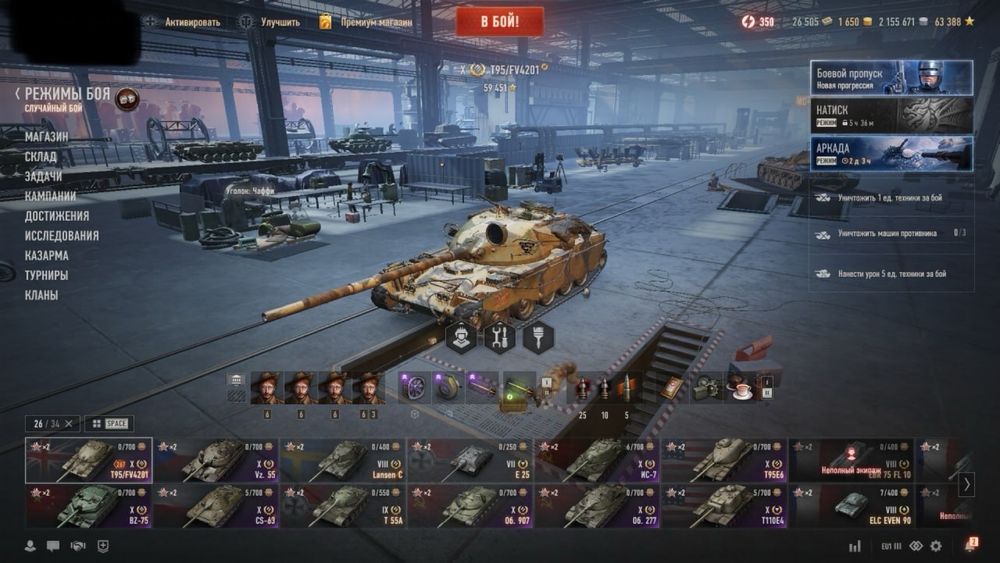Image resolution: width=1000 pixels, height=563 pixels.
Task: Select the Натиск mode banner
Action: 891,115
